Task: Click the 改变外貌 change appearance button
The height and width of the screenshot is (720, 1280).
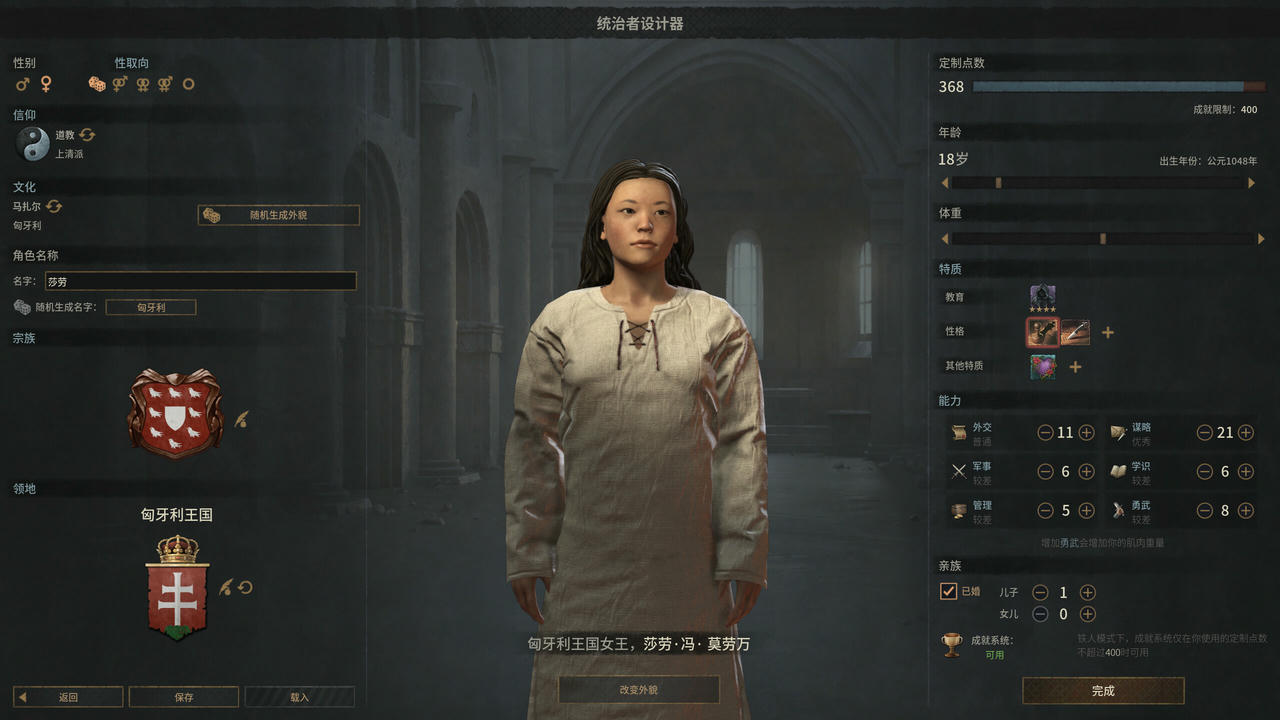Action: [x=641, y=689]
